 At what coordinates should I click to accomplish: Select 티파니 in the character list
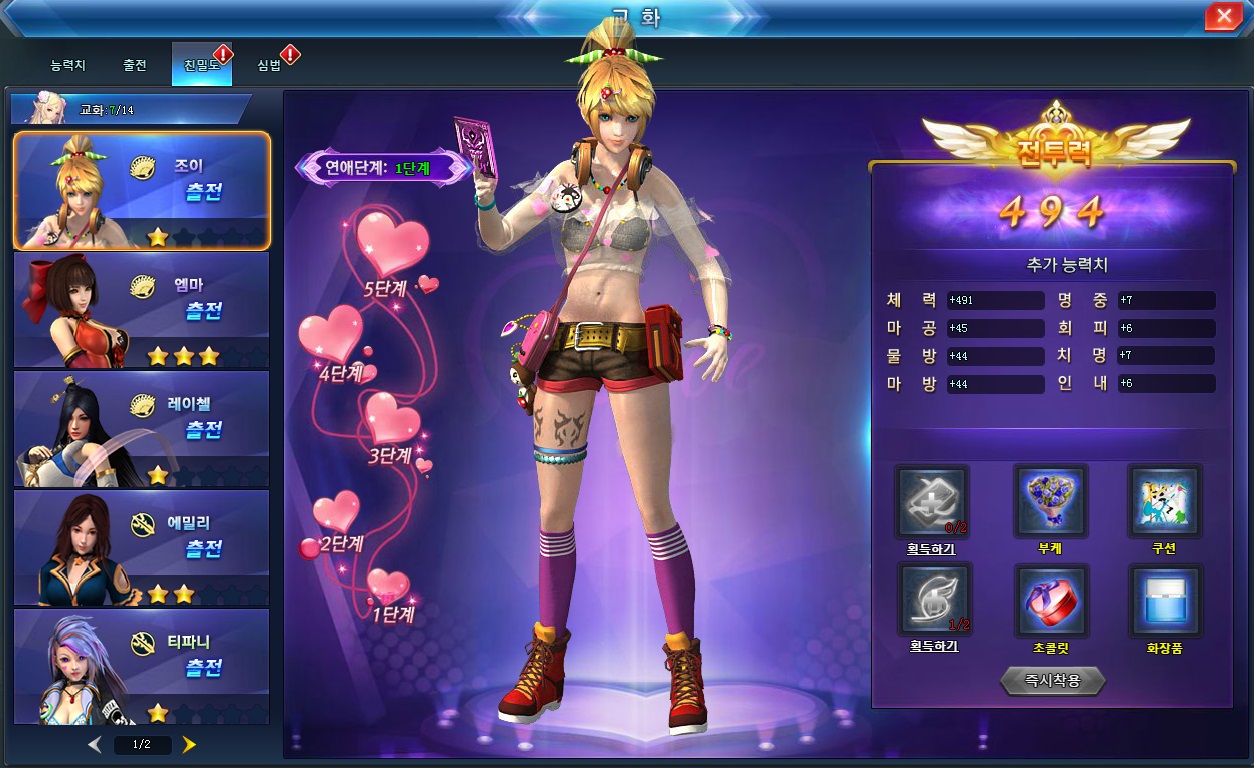click(x=141, y=666)
